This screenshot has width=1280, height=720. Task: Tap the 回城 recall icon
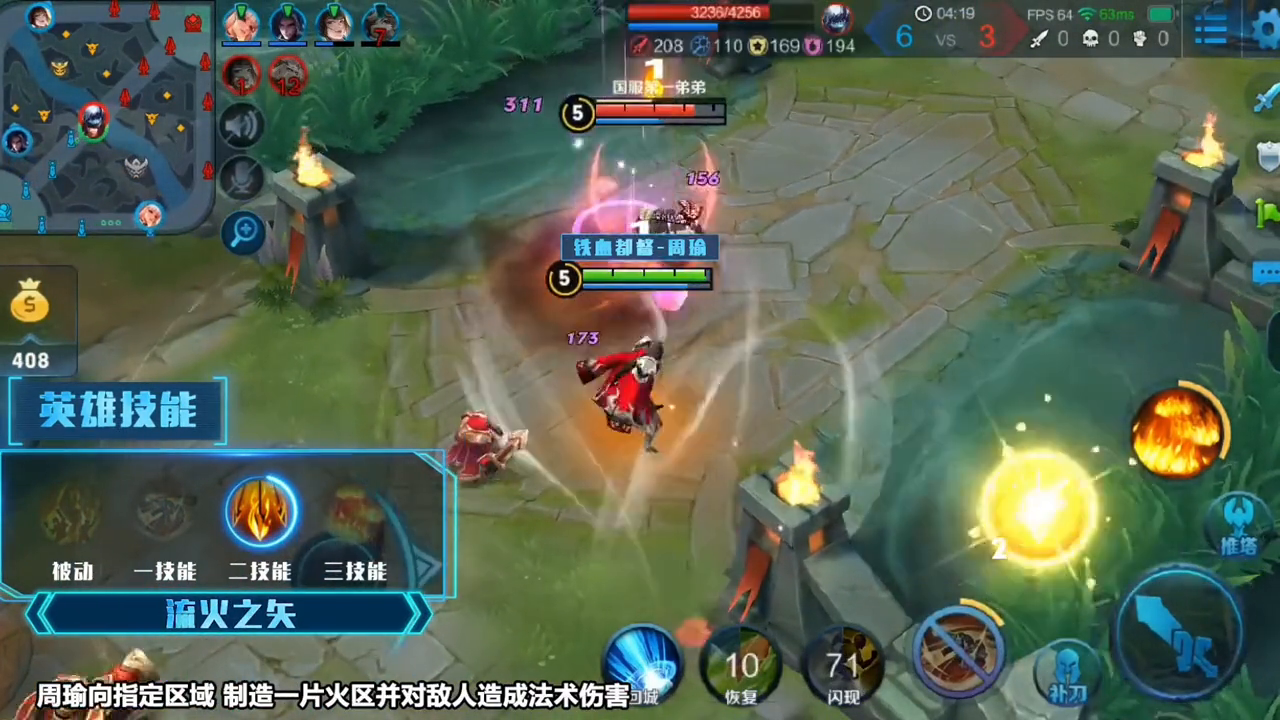(x=643, y=662)
